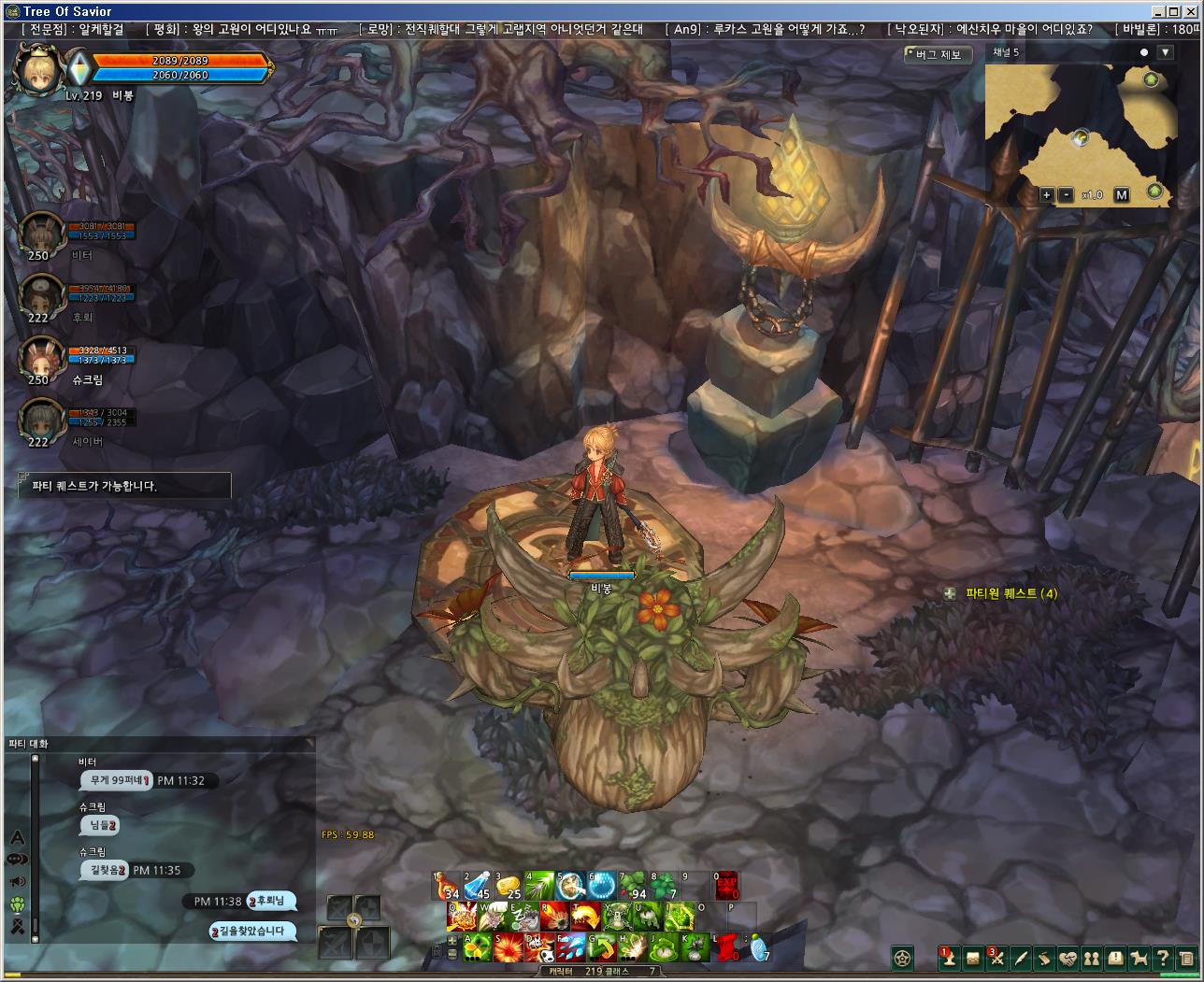Open the channel dropdown arrow above minimap

(x=1165, y=52)
